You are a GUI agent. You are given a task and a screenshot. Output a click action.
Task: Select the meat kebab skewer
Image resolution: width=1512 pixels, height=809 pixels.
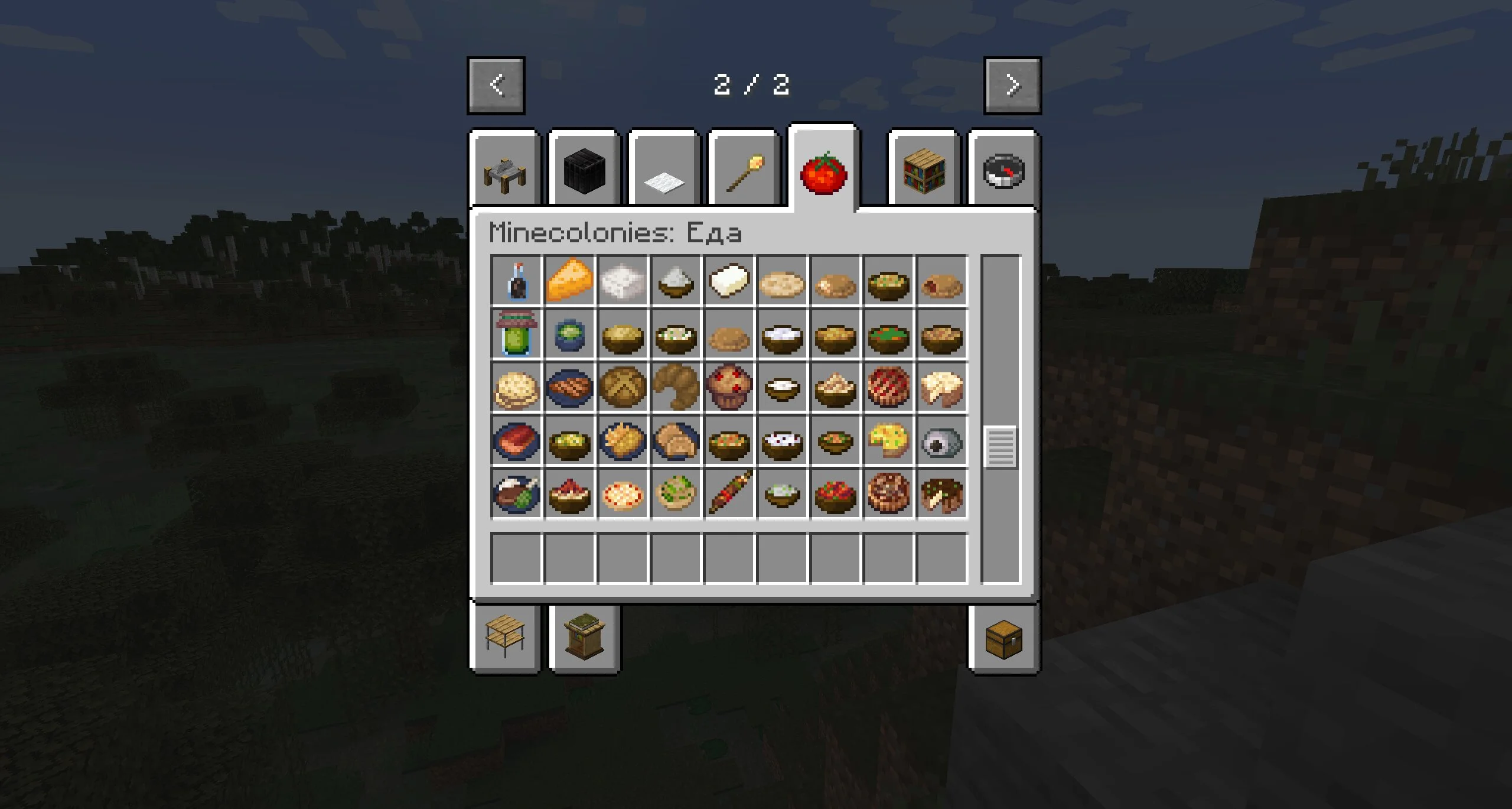pyautogui.click(x=729, y=493)
